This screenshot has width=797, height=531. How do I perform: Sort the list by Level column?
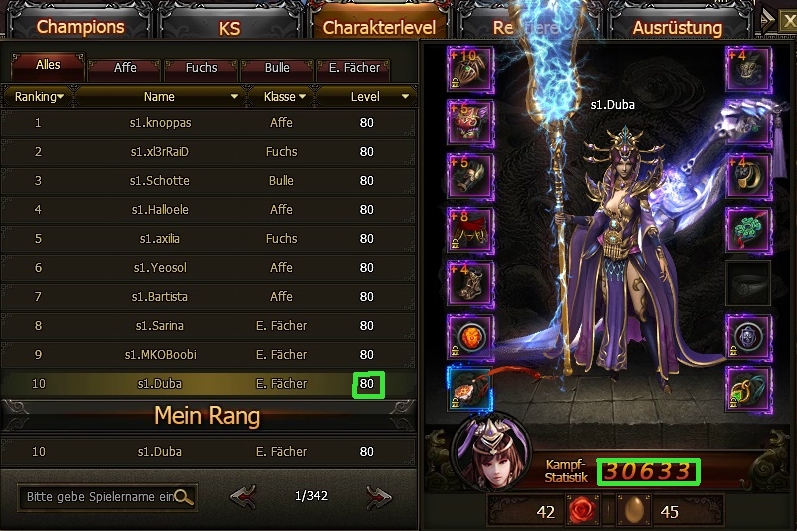point(366,97)
